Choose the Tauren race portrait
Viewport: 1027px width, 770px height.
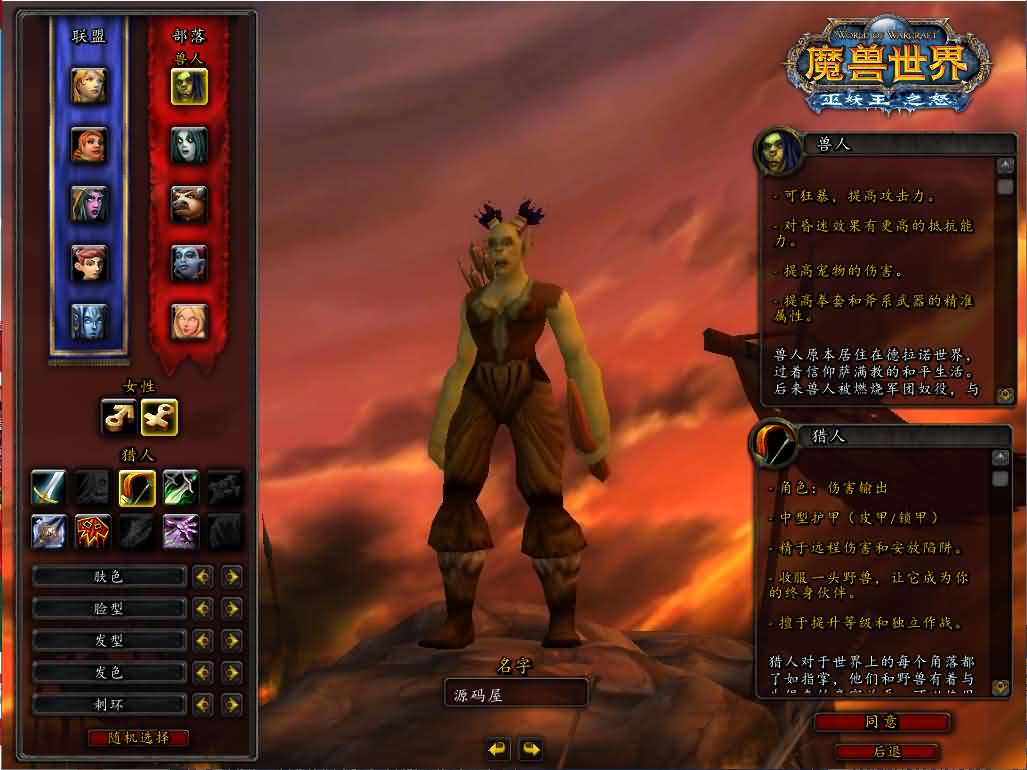click(x=188, y=203)
